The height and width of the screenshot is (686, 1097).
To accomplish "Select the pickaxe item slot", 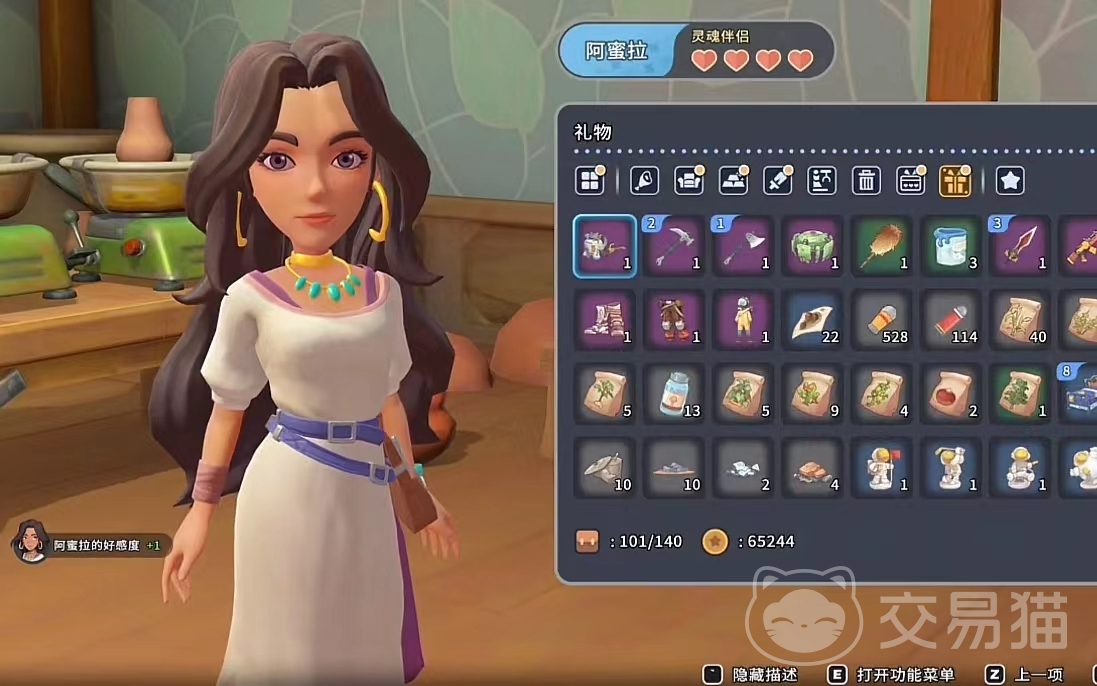I will (674, 246).
